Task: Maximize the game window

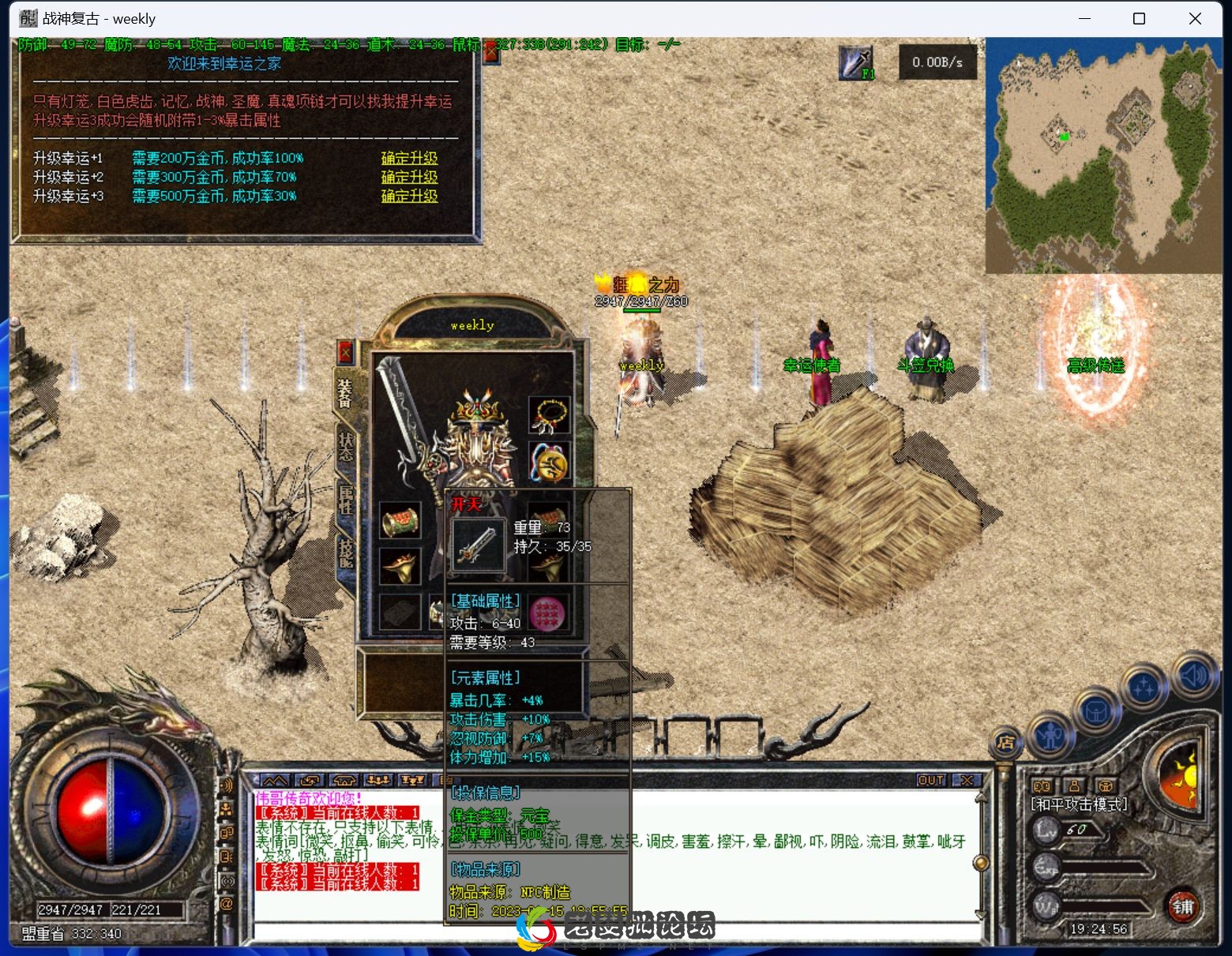Action: pos(1139,18)
